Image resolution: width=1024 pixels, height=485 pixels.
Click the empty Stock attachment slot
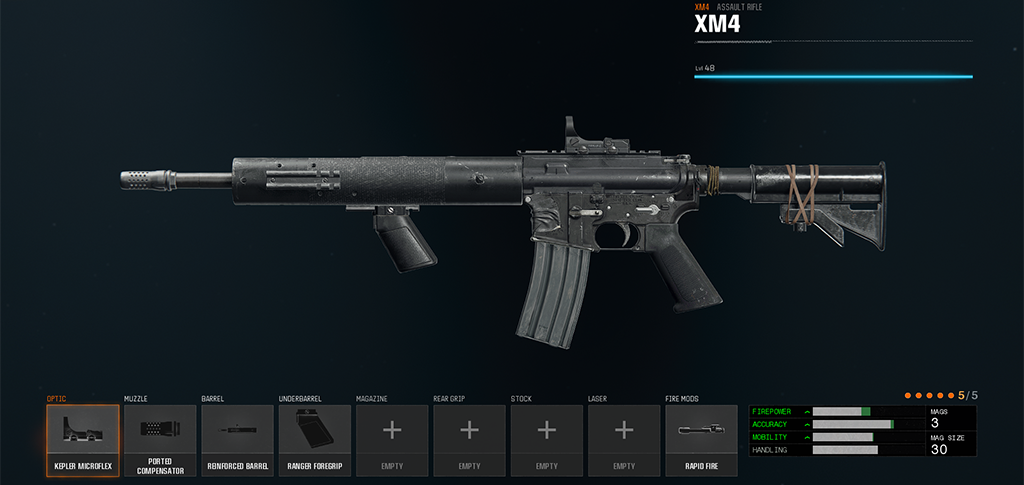(x=546, y=440)
